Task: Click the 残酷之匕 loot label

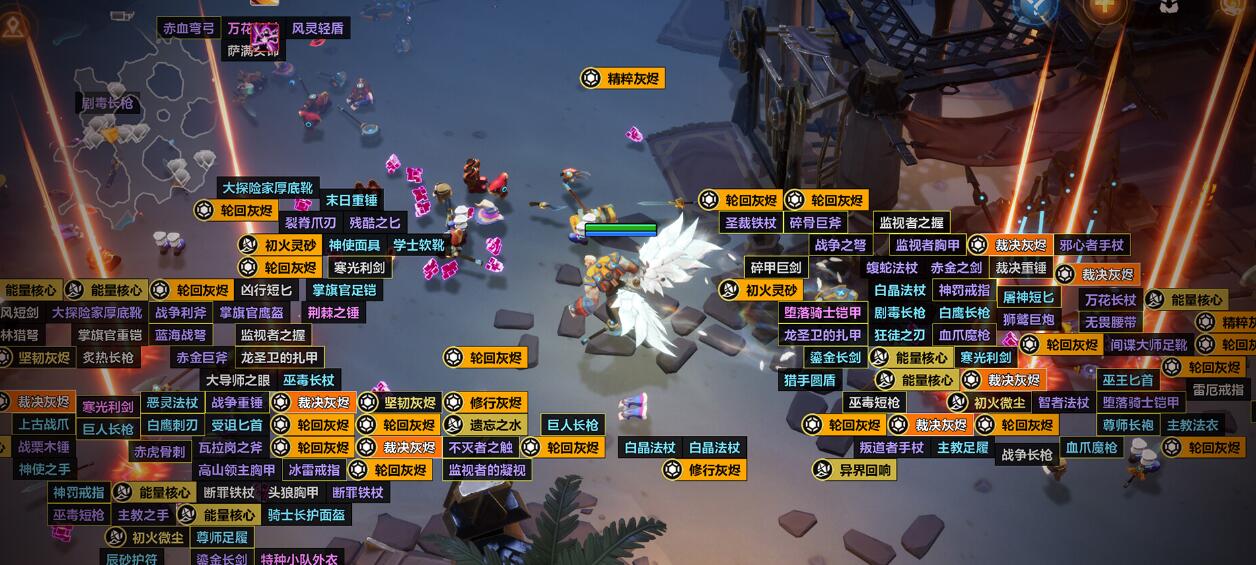Action: [x=375, y=222]
